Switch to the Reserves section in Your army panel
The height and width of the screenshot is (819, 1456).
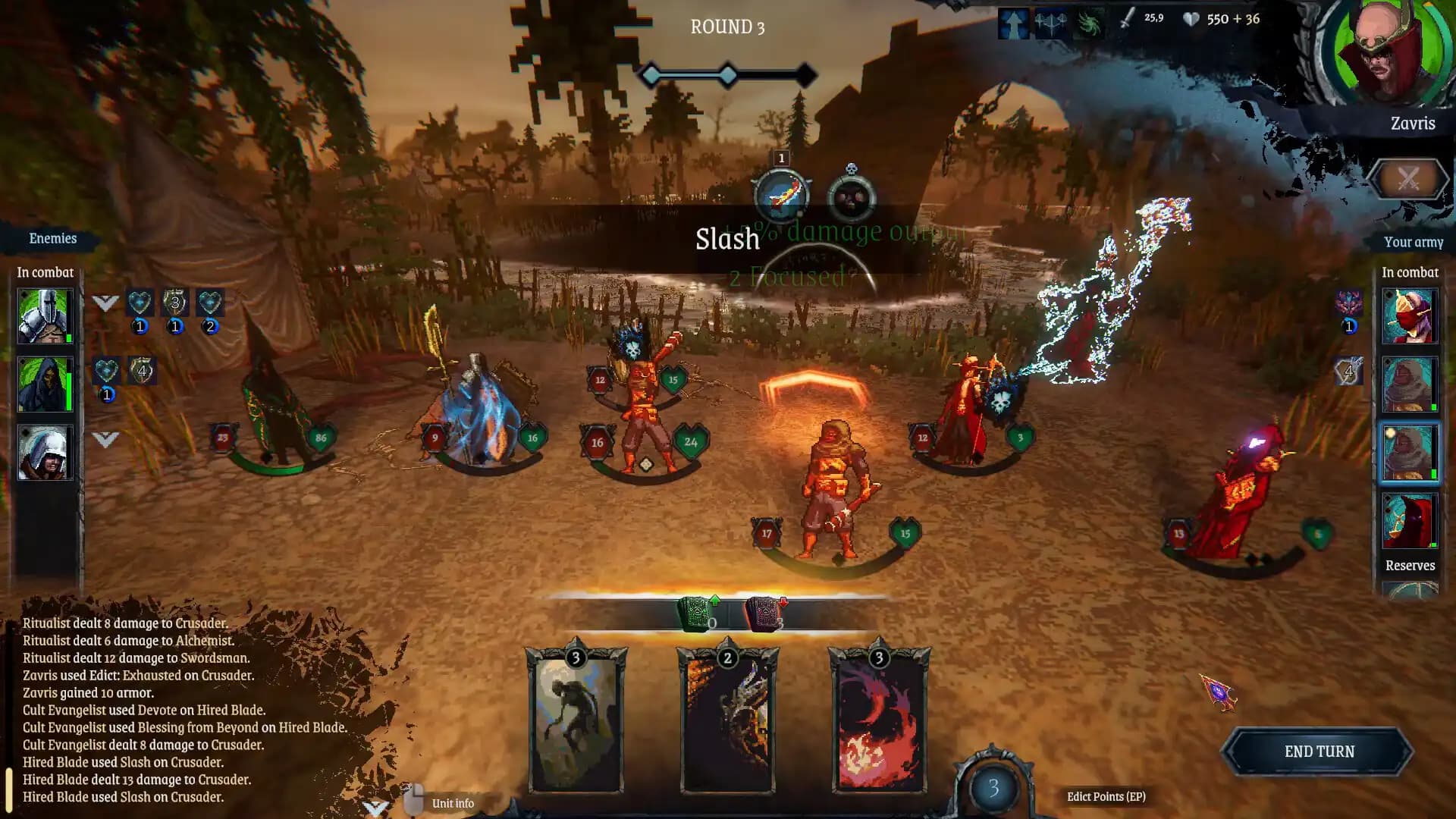click(x=1409, y=566)
